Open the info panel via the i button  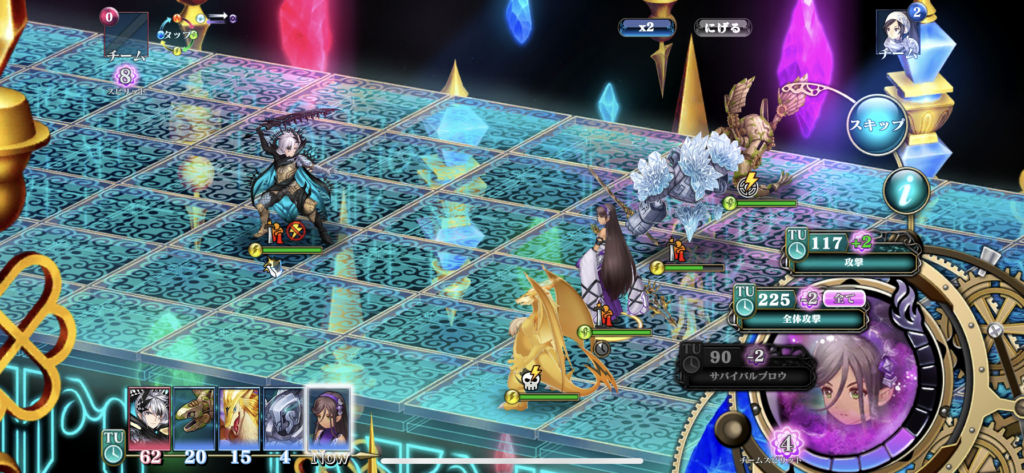pos(906,190)
